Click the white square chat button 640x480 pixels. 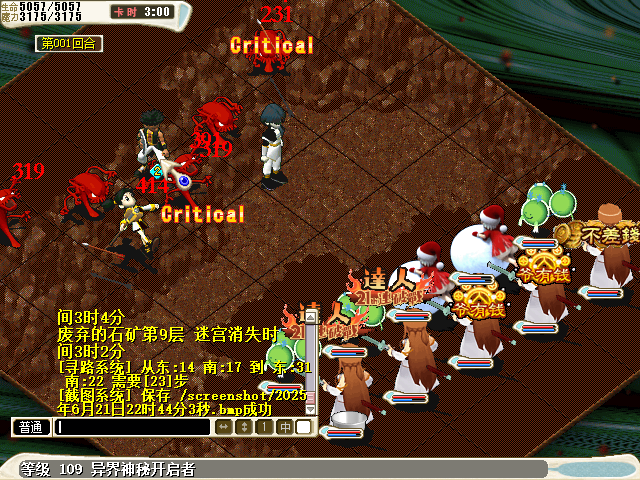point(303,427)
